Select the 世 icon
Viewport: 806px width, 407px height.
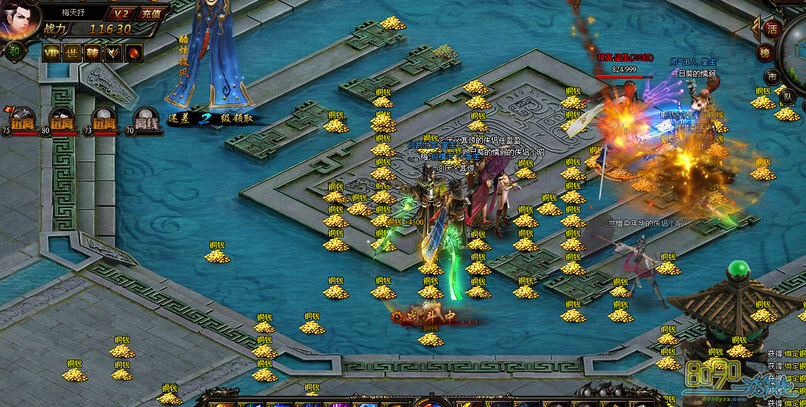point(72,52)
